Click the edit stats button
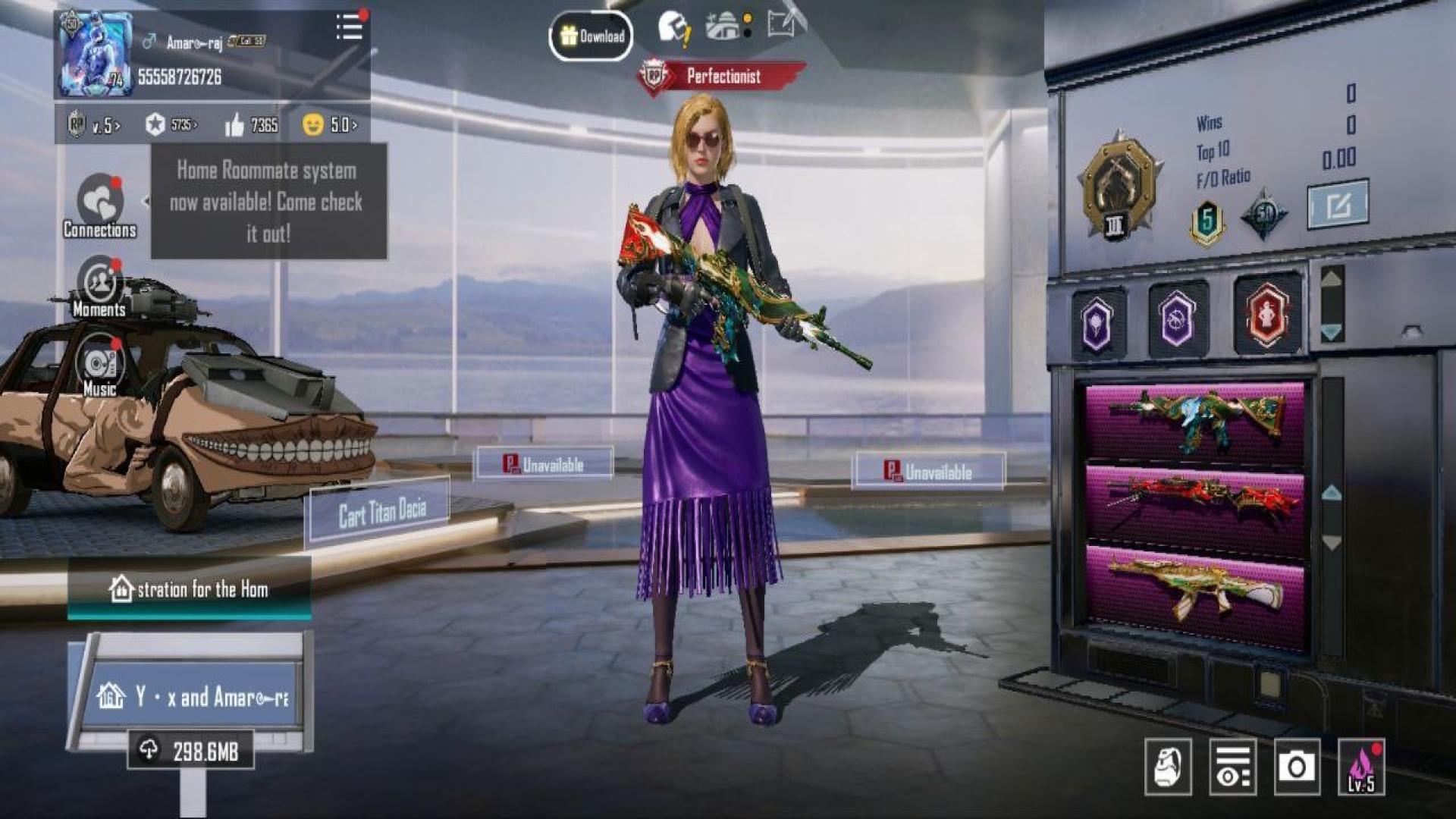Image resolution: width=1456 pixels, height=819 pixels. [1338, 204]
